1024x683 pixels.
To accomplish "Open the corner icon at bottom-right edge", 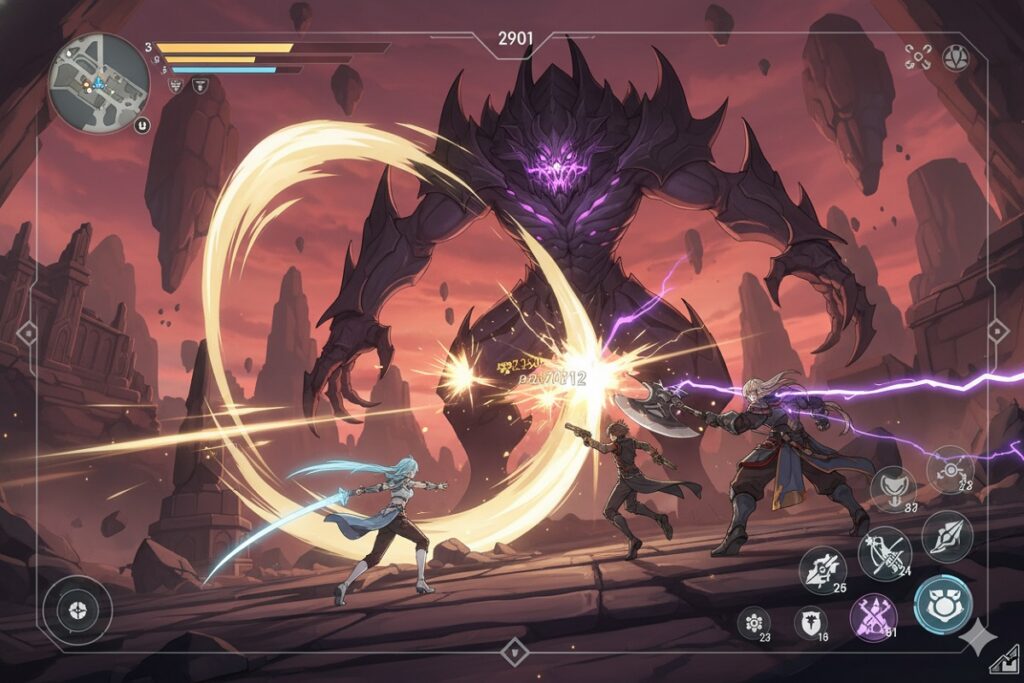I will [1003, 661].
